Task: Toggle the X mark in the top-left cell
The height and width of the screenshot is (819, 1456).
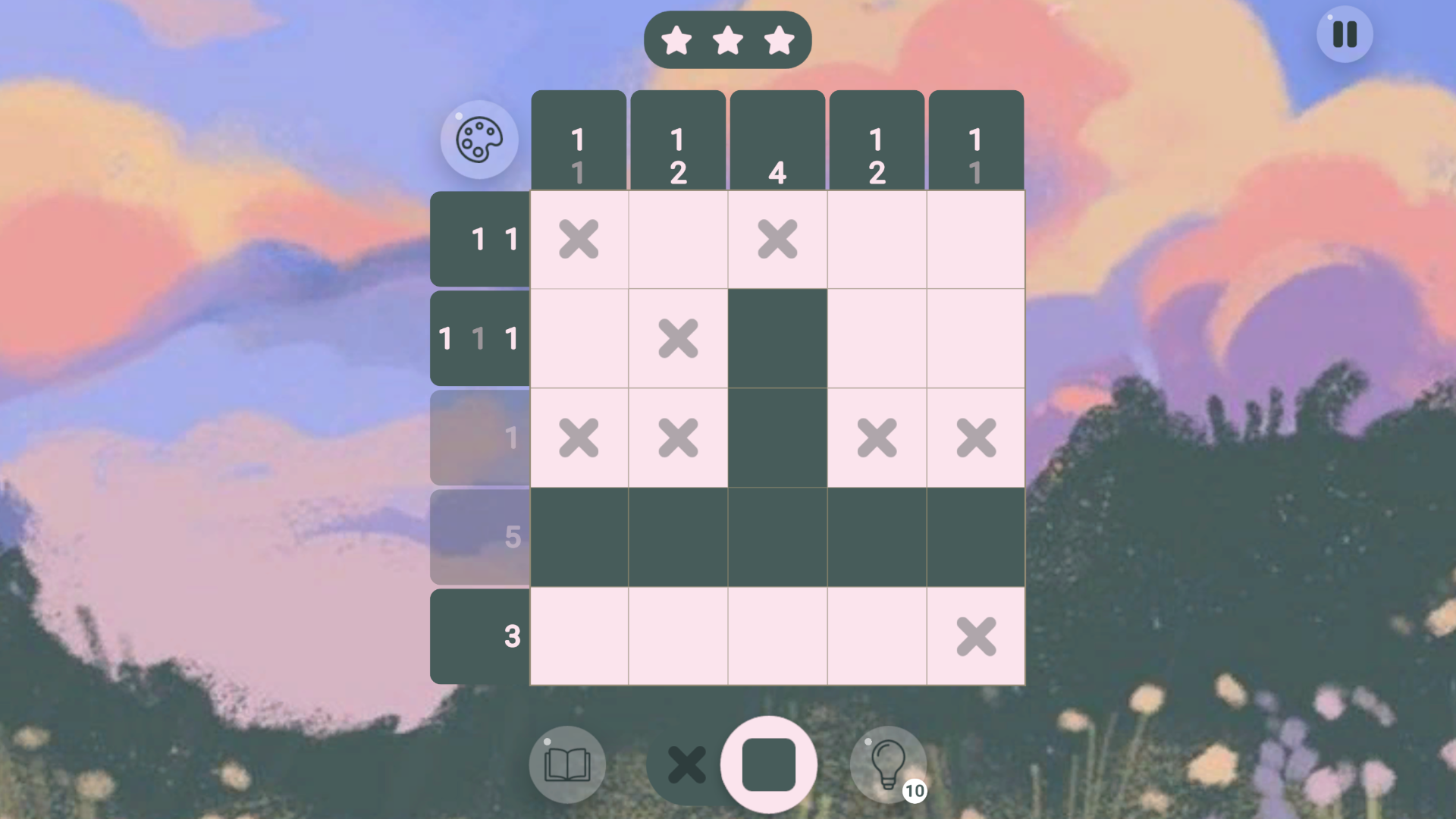Action: coord(580,240)
